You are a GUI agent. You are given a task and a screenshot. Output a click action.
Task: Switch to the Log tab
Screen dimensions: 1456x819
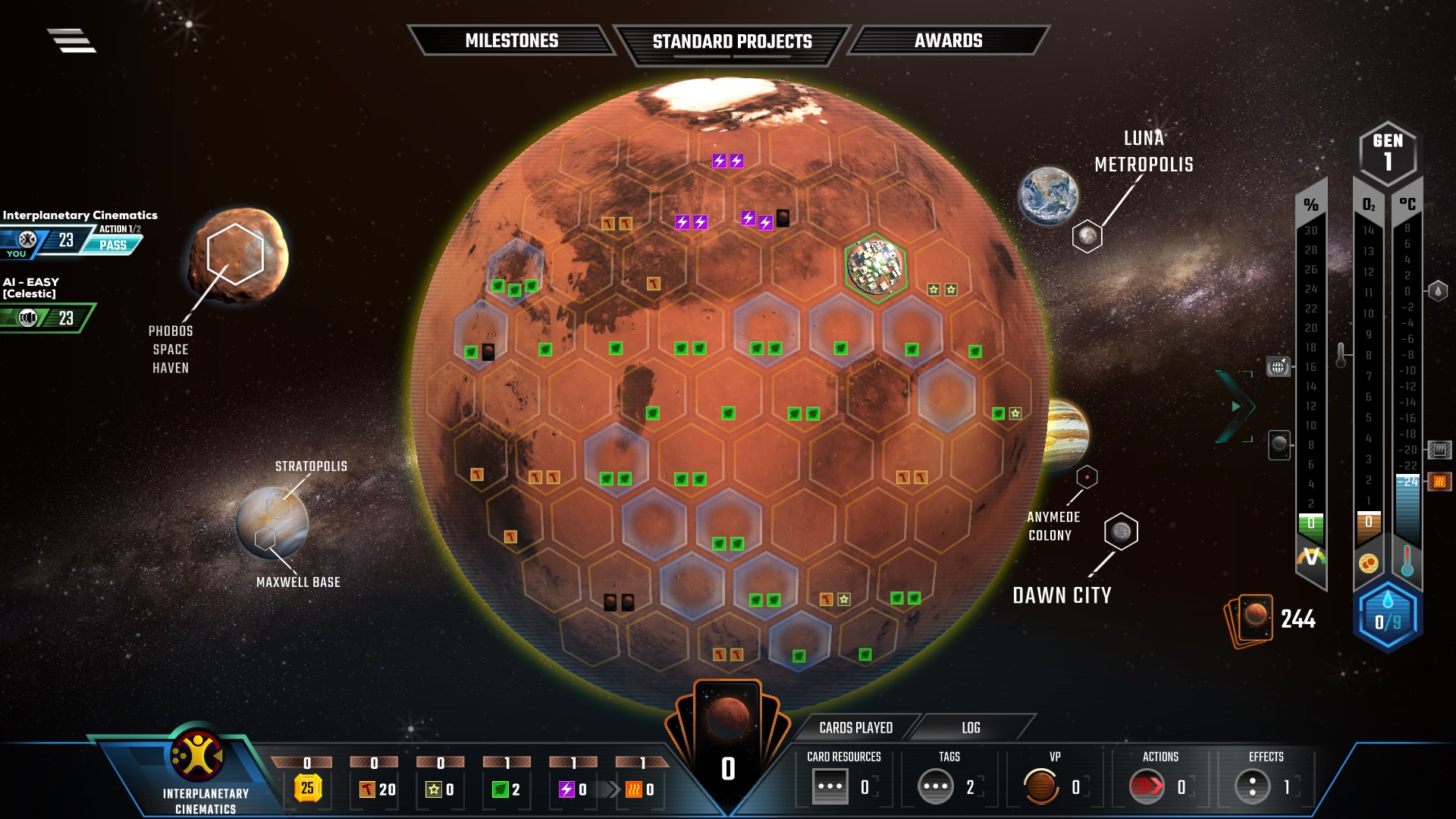pyautogui.click(x=971, y=728)
